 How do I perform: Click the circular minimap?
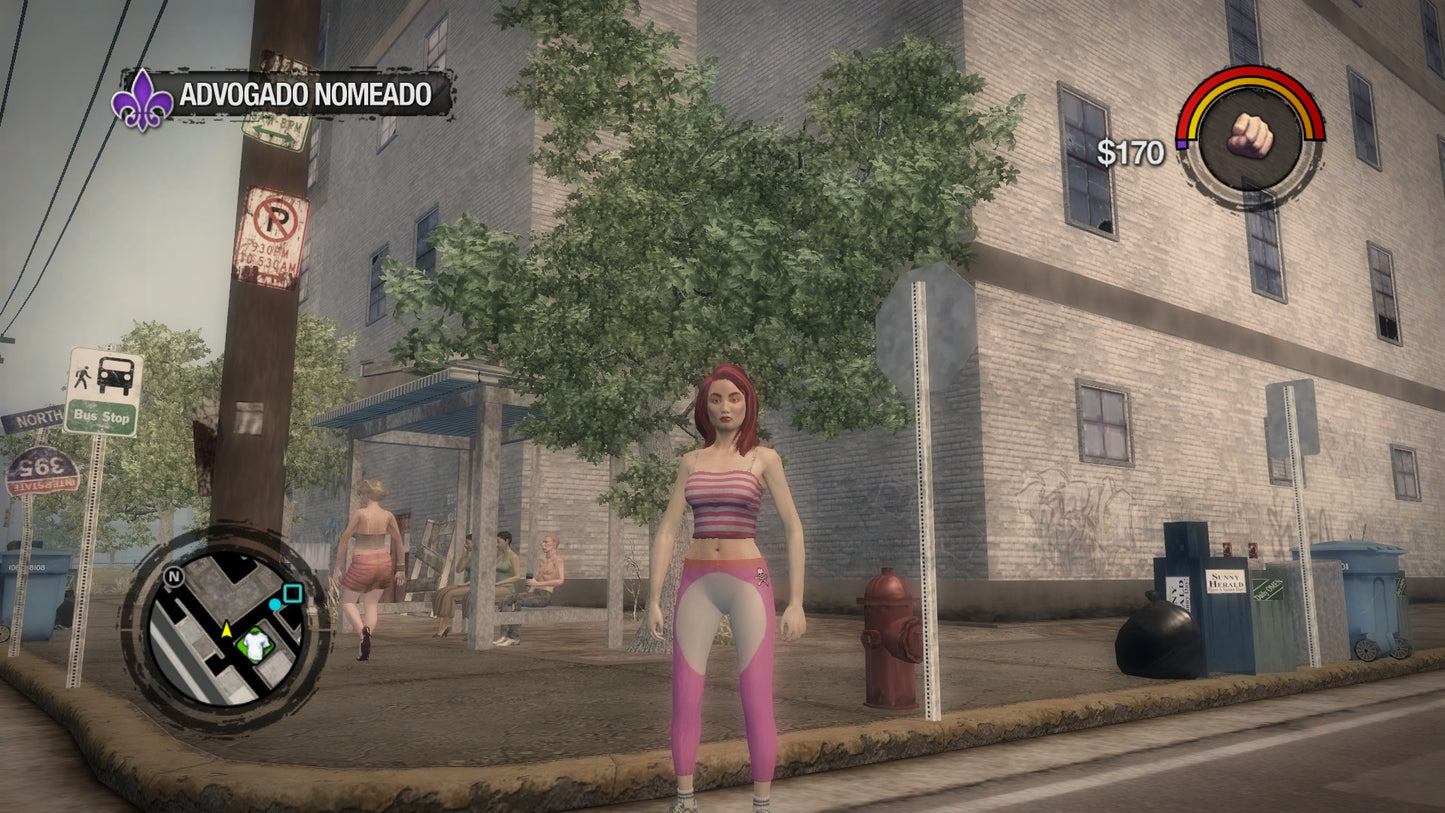tap(224, 630)
